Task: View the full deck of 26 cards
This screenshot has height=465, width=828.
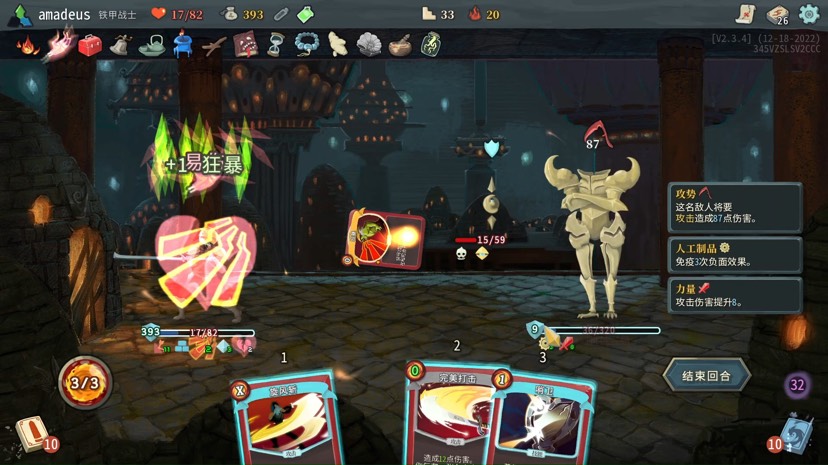Action: point(777,14)
